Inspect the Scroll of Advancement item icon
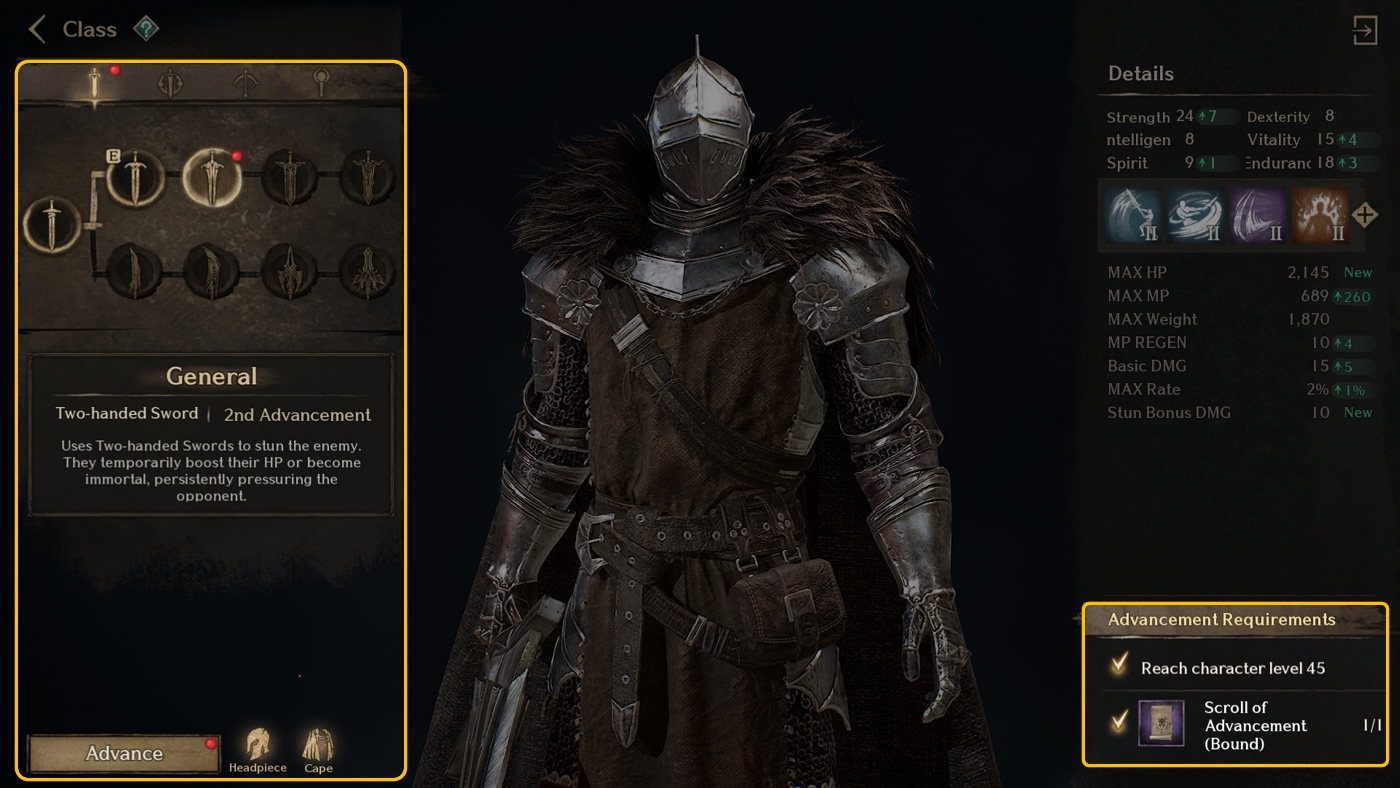This screenshot has width=1400, height=788. click(1162, 724)
